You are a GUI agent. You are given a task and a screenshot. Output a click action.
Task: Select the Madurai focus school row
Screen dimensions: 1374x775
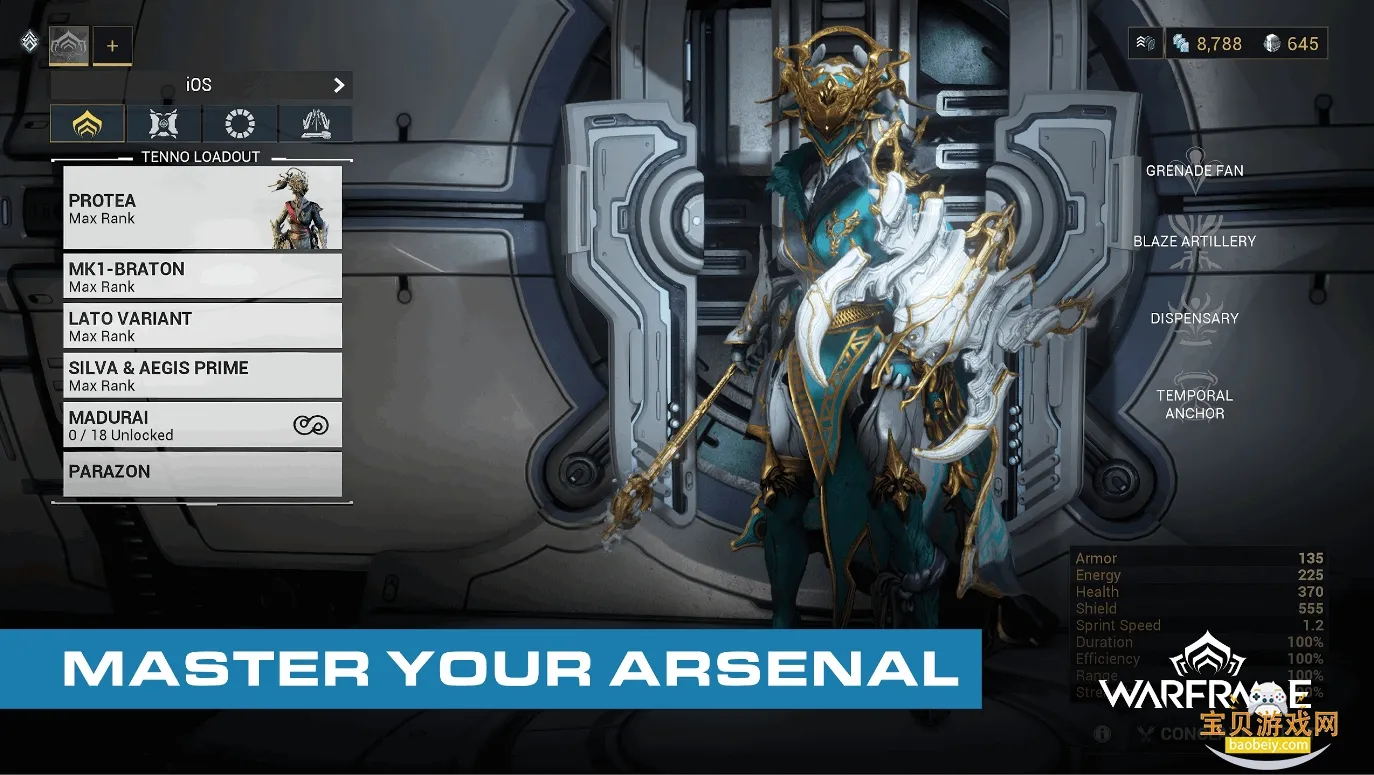point(202,425)
